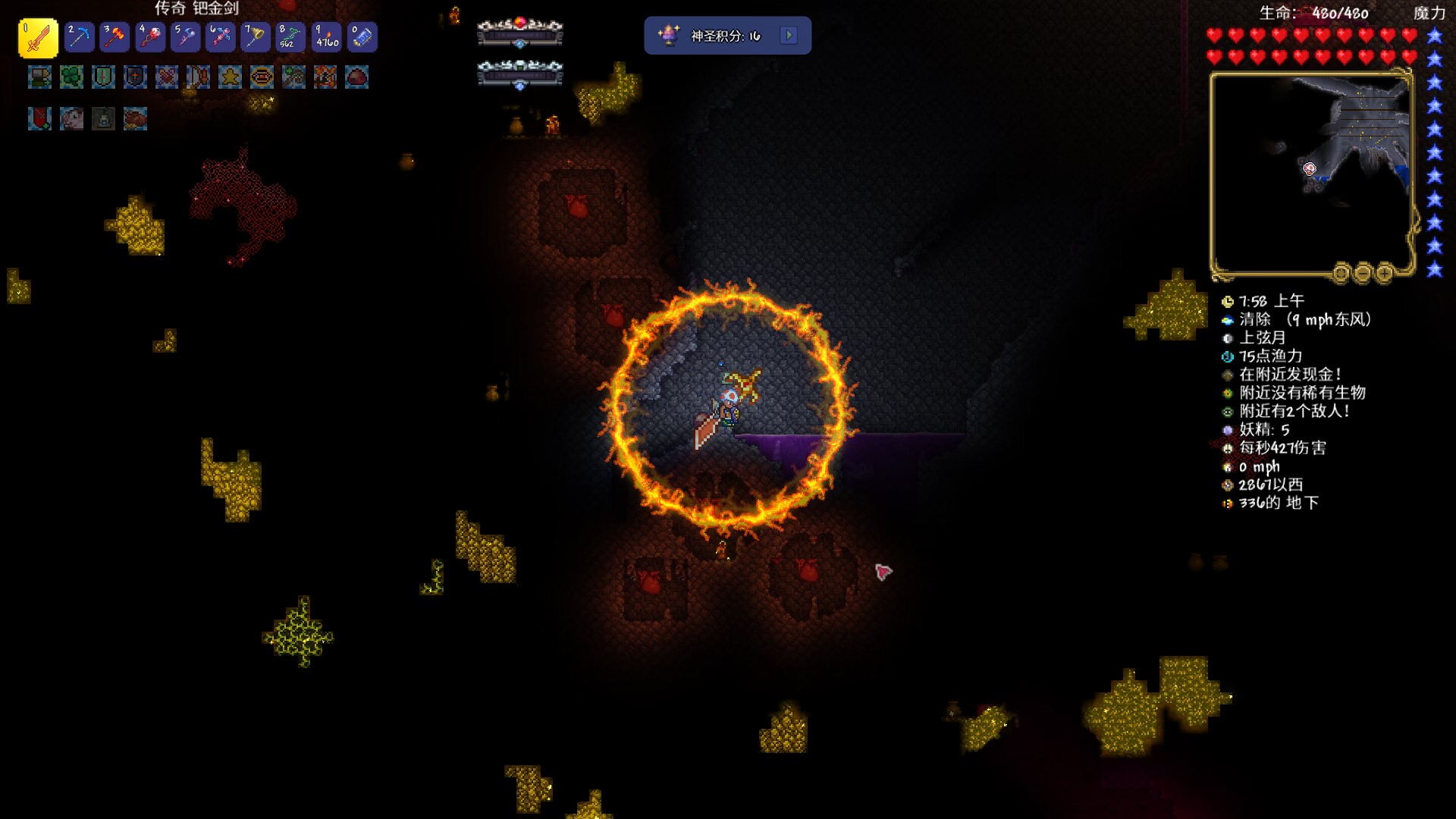Select the green rope stack of 562

[290, 36]
